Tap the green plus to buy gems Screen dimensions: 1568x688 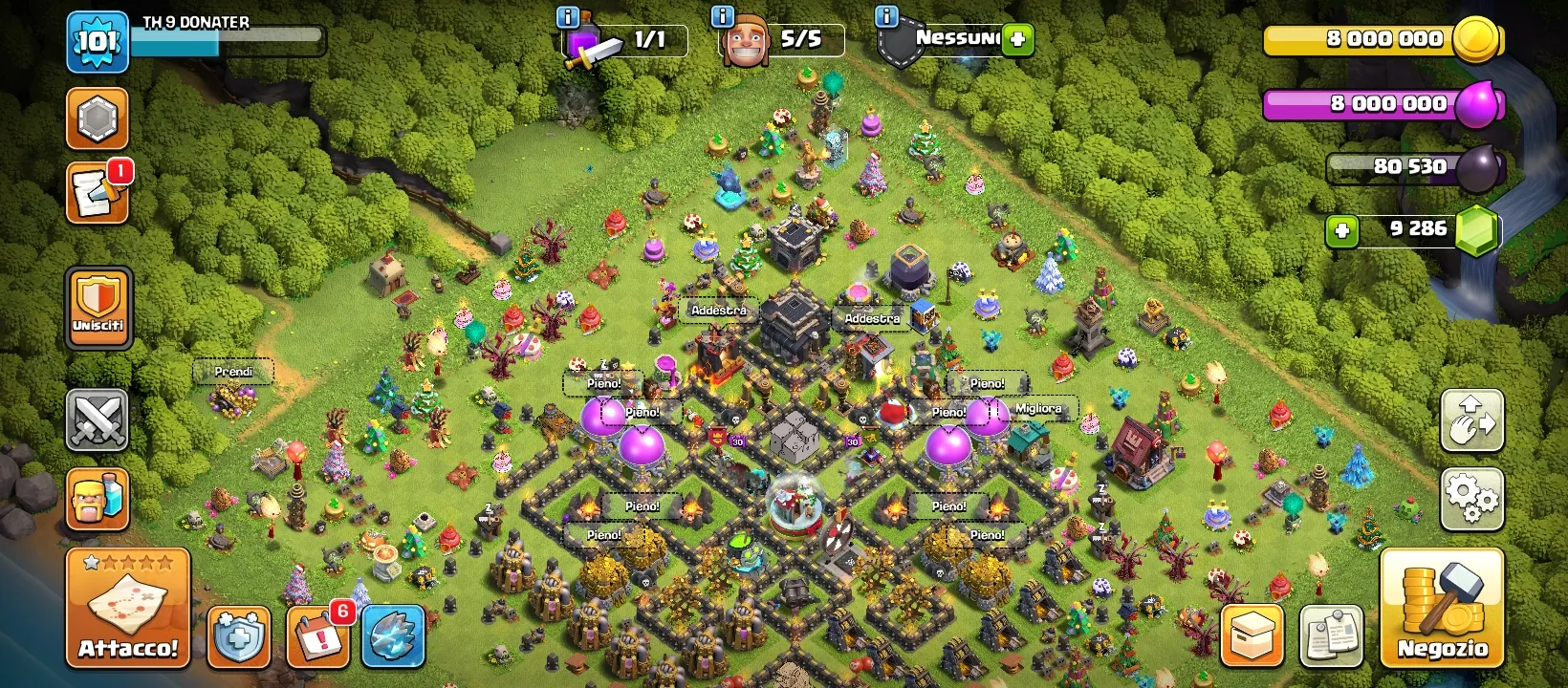[1342, 230]
